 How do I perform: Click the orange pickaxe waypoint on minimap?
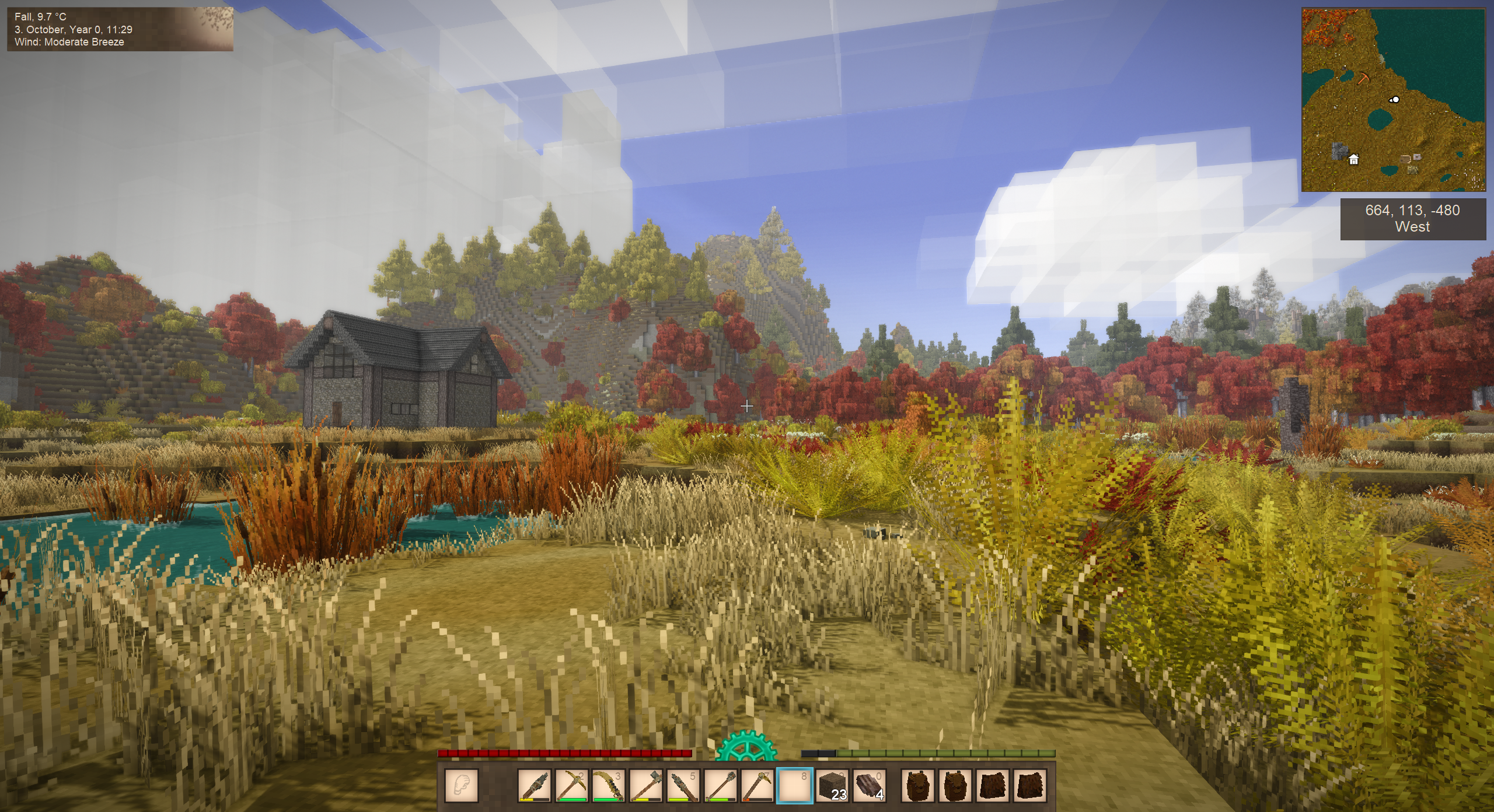[1364, 78]
